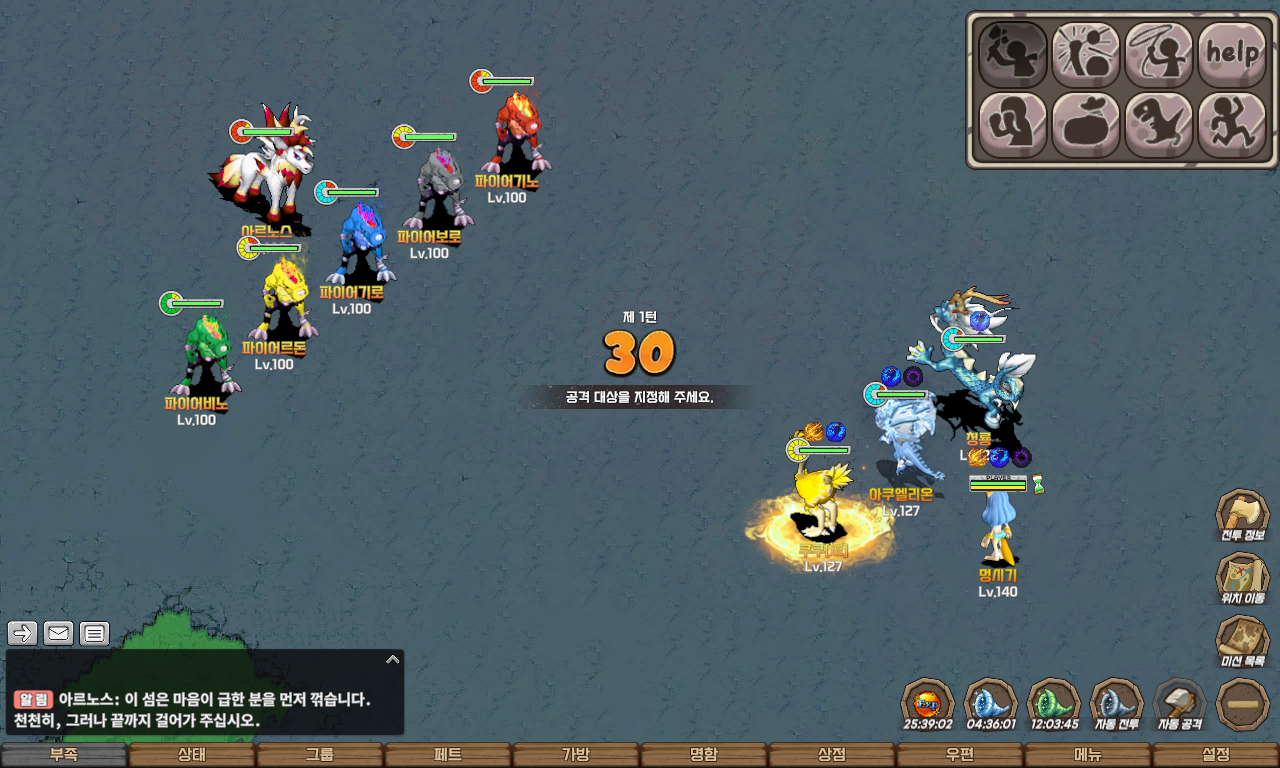Select the axe attack command
Image resolution: width=1280 pixels, height=768 pixels.
[1012, 54]
